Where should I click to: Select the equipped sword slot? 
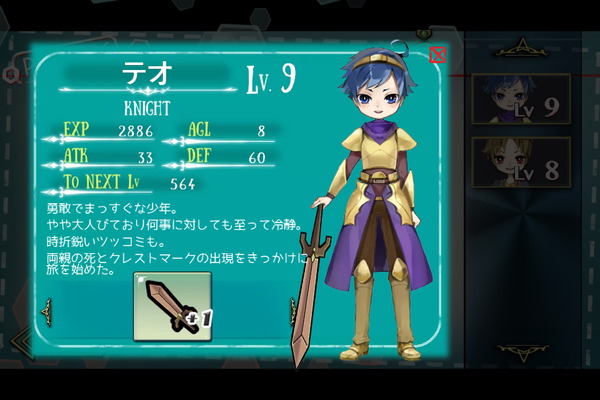[172, 307]
